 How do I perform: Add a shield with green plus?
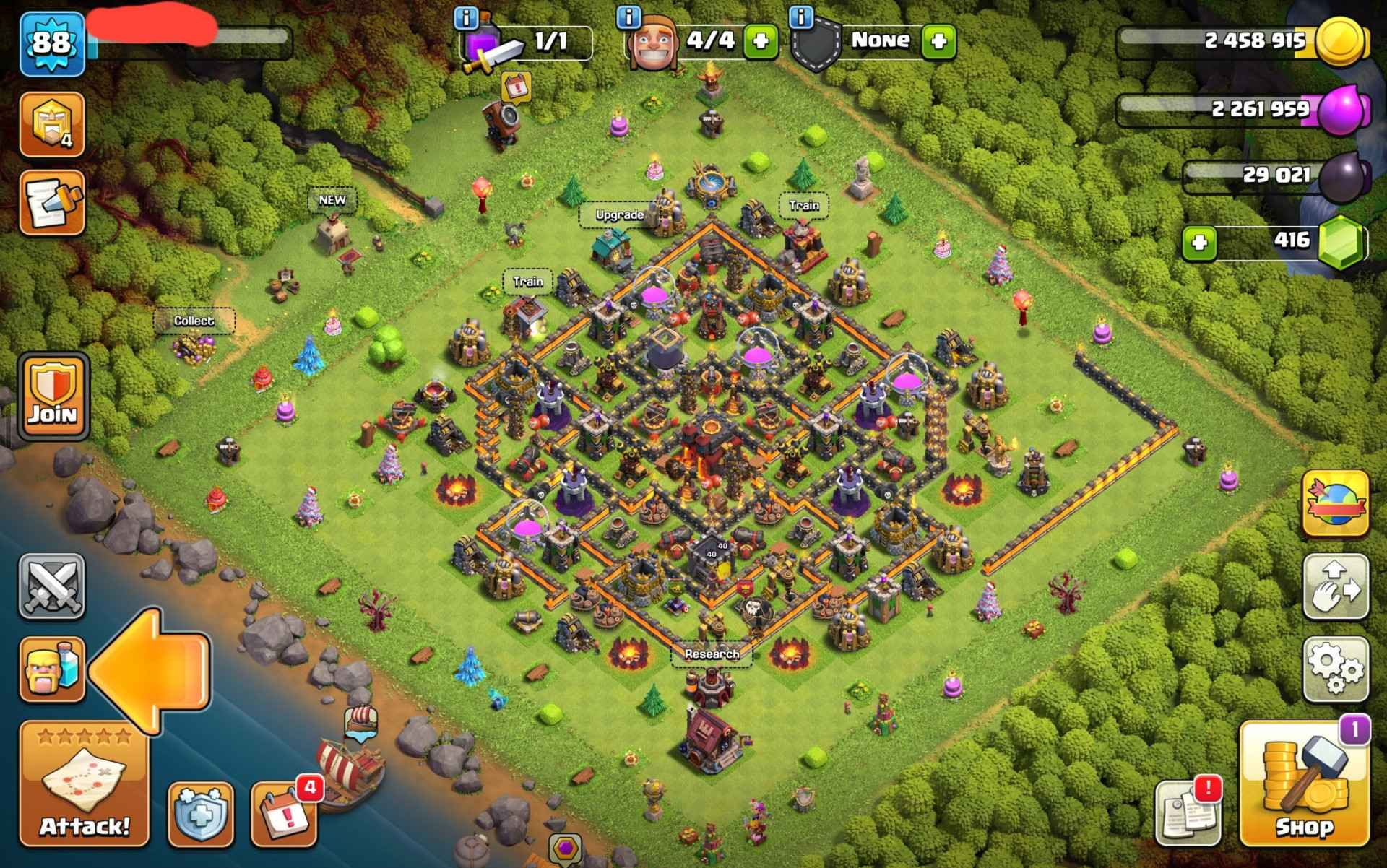click(x=938, y=40)
